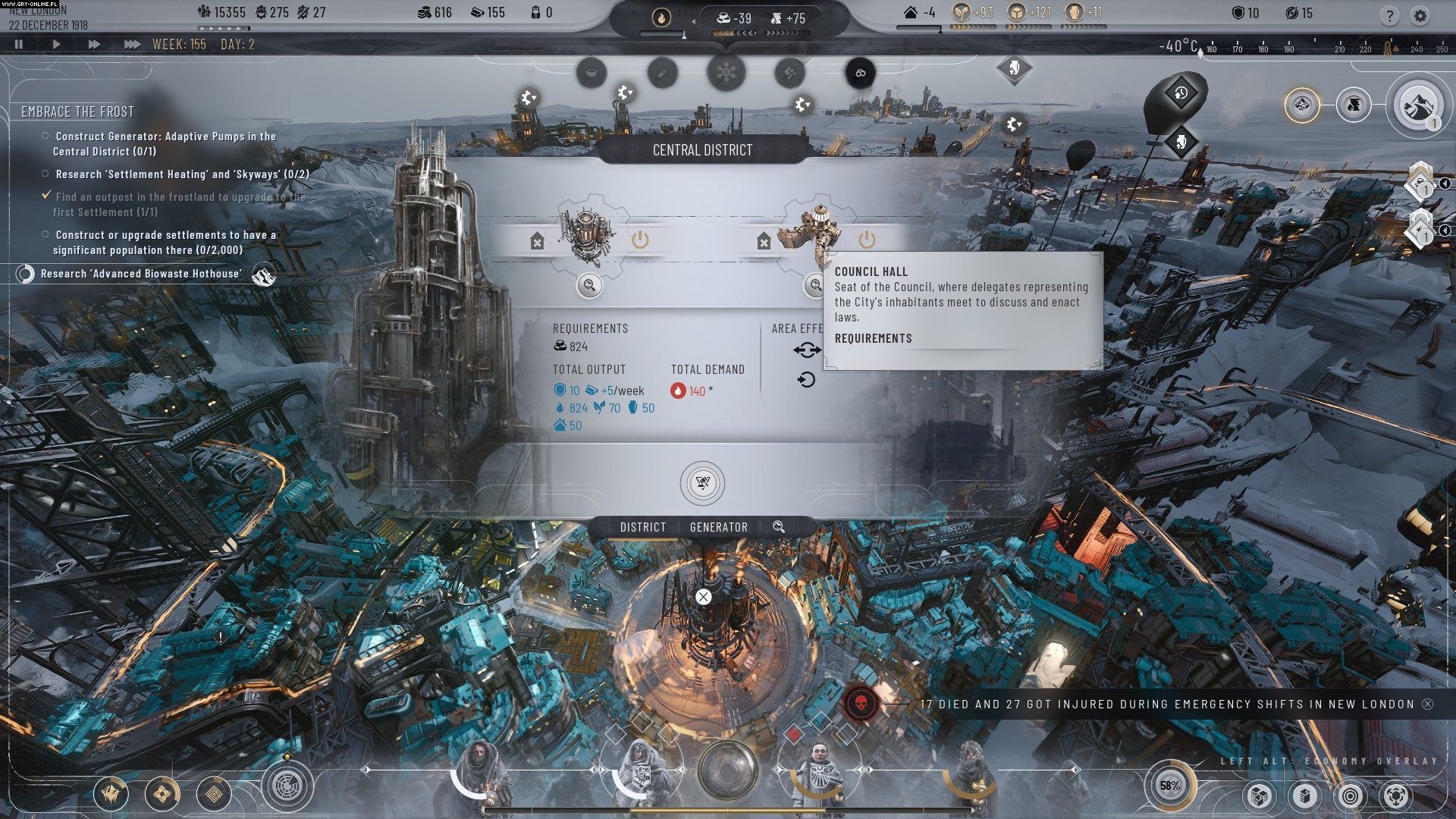Click the concentric rings icon
The width and height of the screenshot is (1456, 819).
click(1350, 795)
